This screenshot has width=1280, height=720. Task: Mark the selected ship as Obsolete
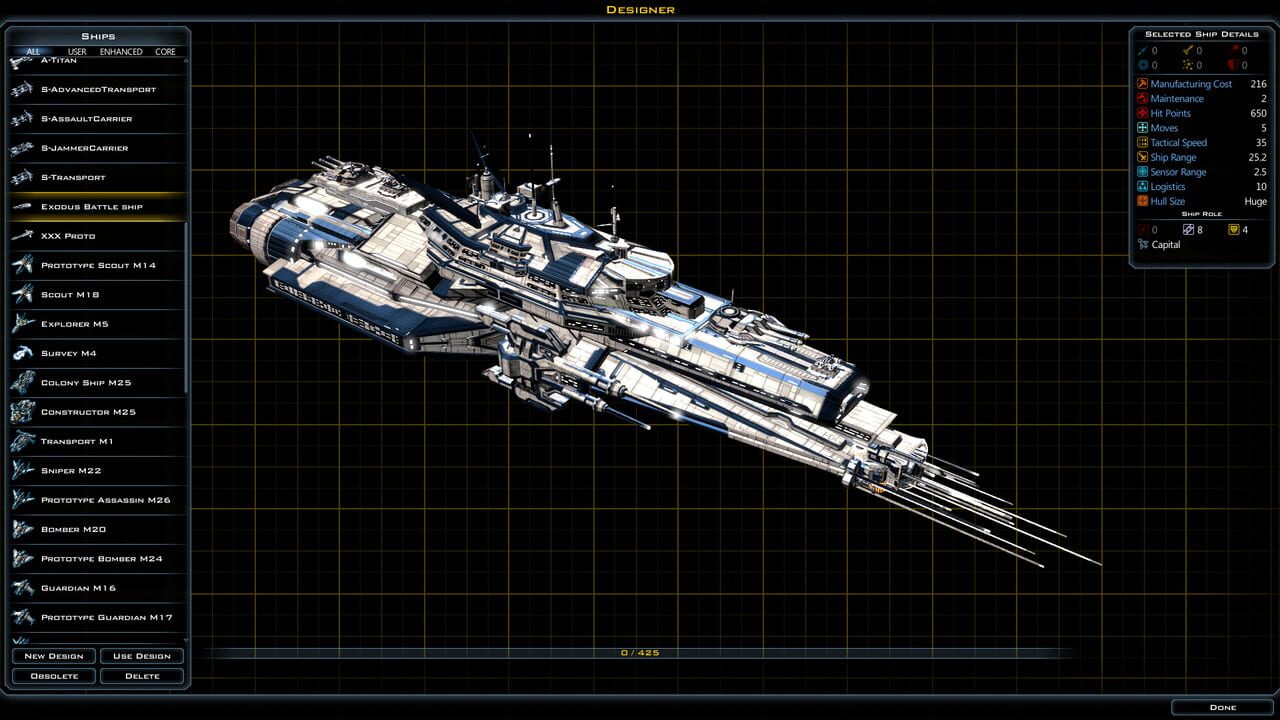click(x=54, y=675)
